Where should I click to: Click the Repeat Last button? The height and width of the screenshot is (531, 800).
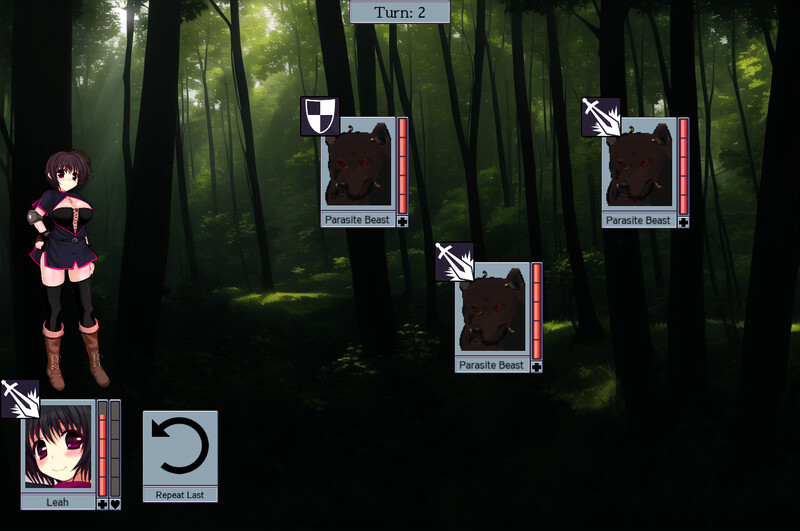click(180, 455)
